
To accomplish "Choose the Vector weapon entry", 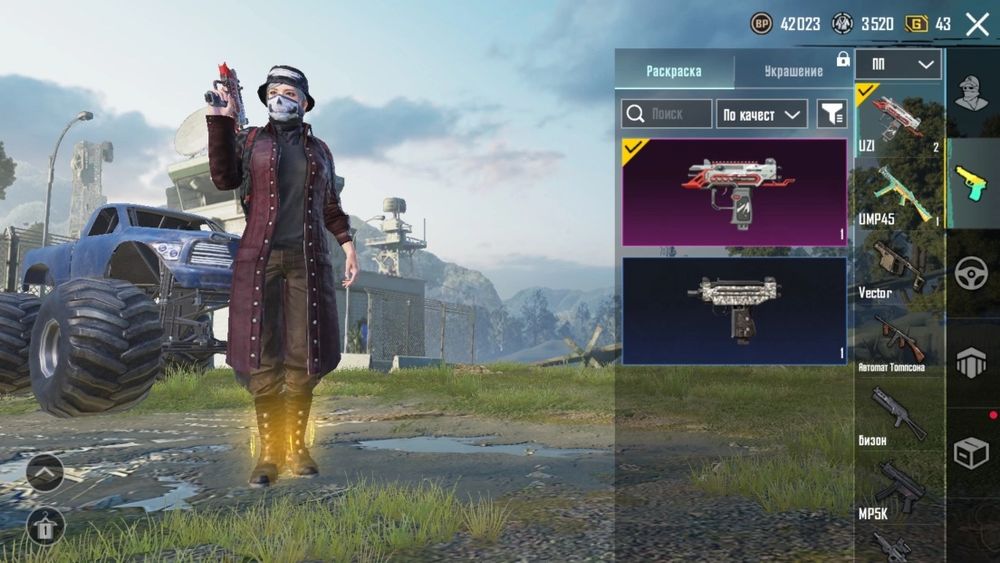I will 899,267.
